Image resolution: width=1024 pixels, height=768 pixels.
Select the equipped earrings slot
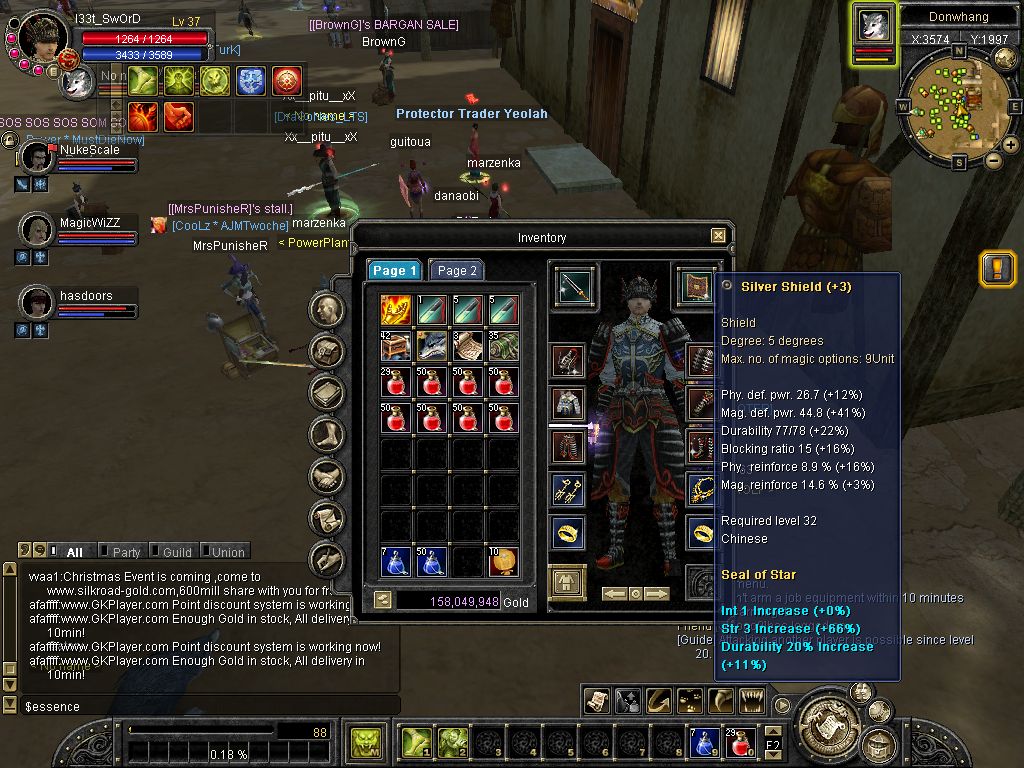pos(569,489)
